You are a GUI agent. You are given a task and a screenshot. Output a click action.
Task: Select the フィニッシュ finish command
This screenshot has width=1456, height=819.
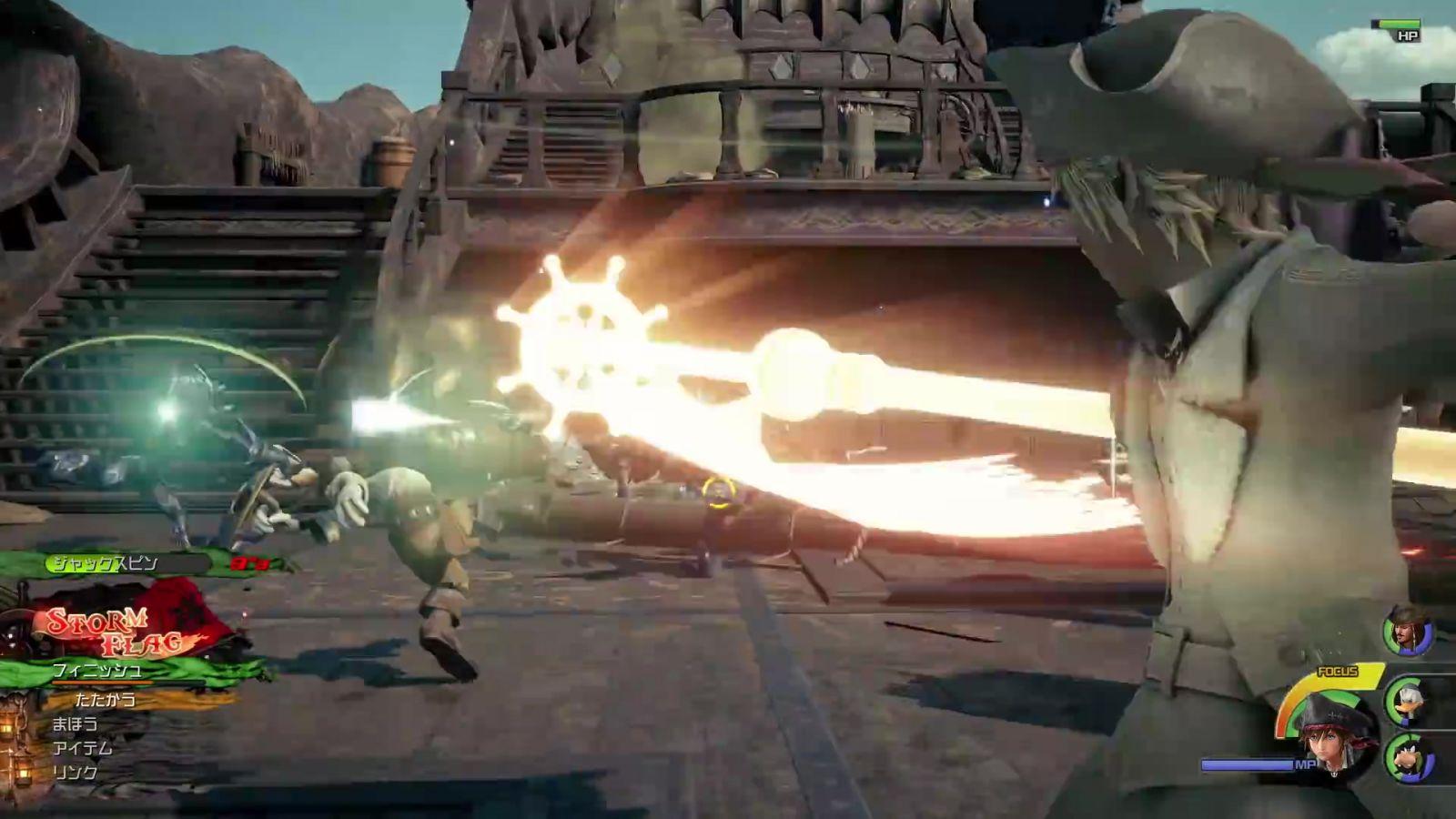97,672
